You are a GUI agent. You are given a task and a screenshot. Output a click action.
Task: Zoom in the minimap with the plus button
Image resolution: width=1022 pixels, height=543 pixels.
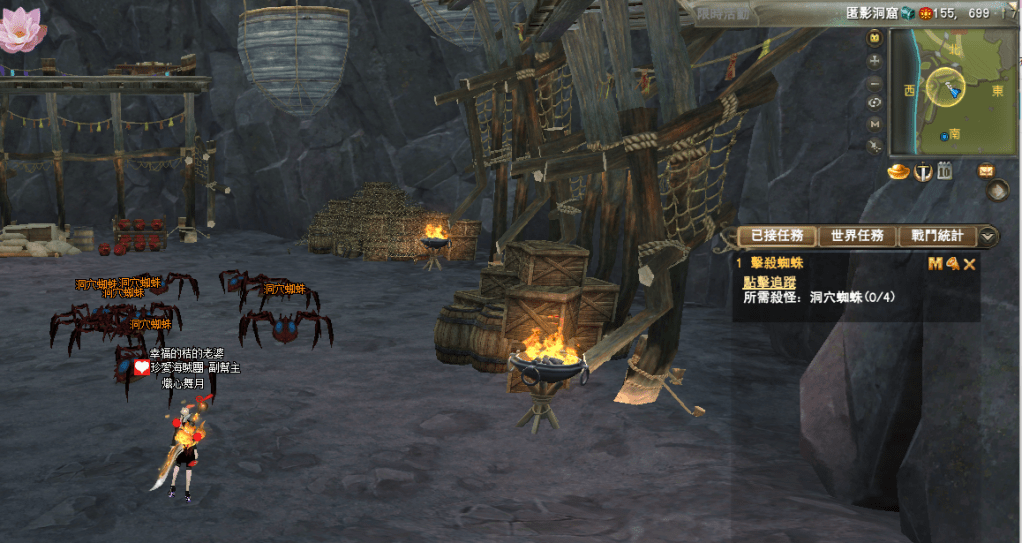[875, 60]
